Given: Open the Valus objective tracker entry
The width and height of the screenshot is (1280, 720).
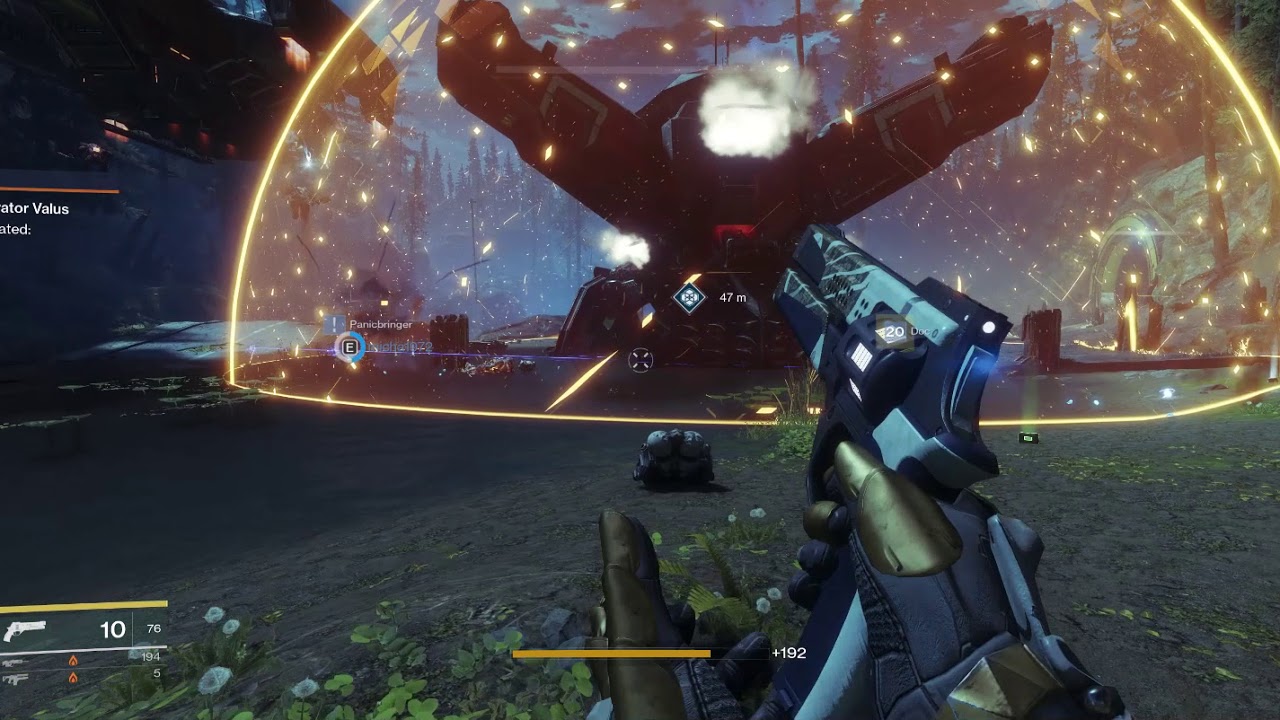Looking at the screenshot, I should click(35, 209).
